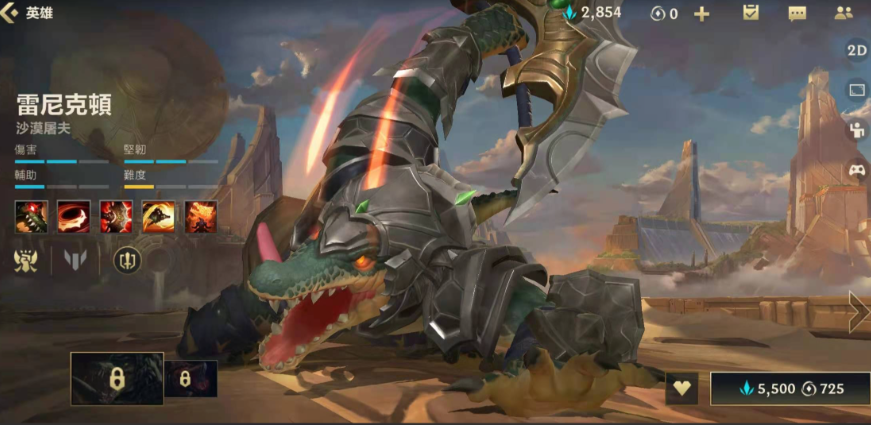Screen dimensions: 871x425
Task: Play the champion pose animation icon
Action: pos(857,129)
